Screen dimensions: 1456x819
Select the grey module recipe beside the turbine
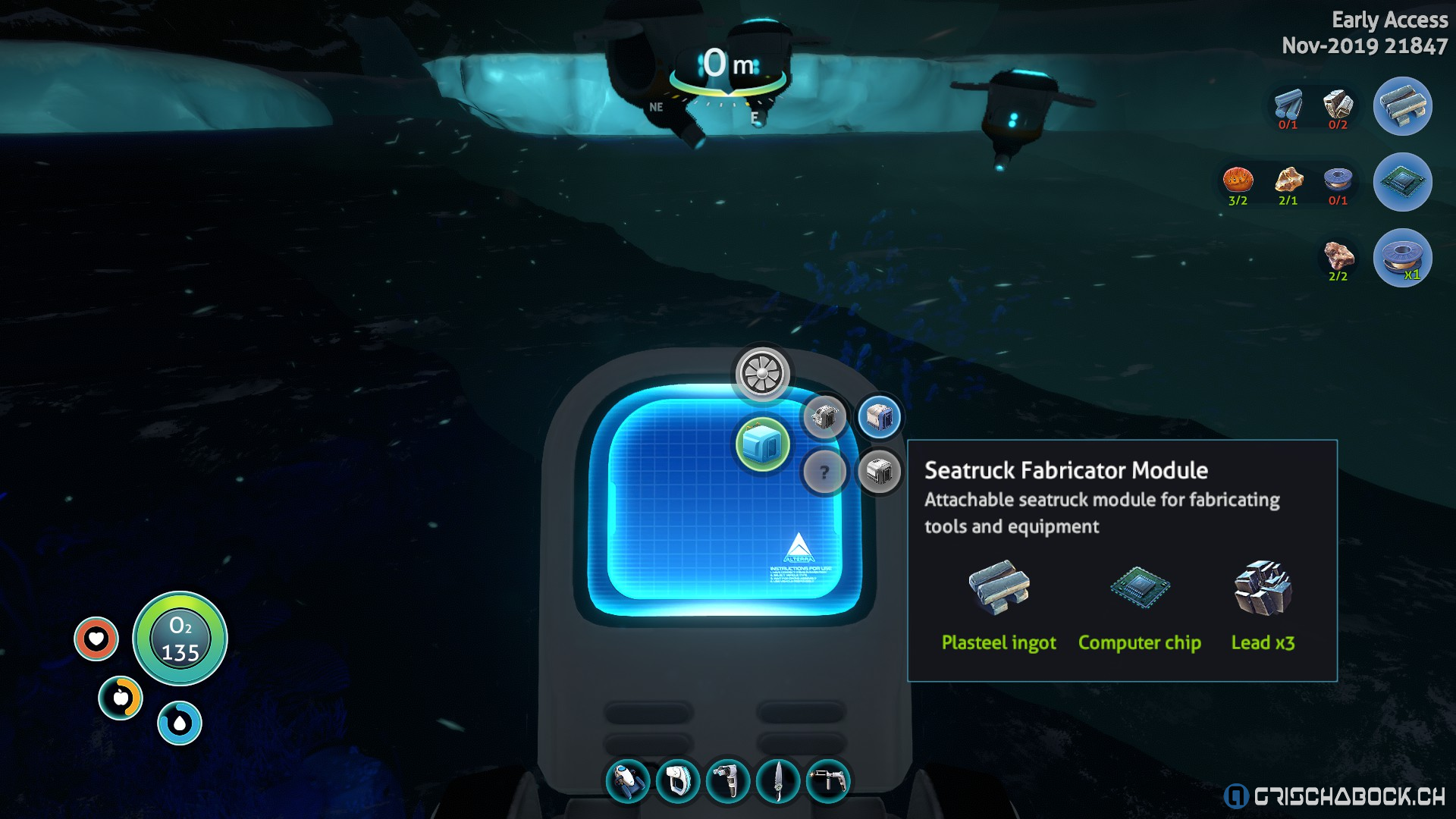(824, 416)
